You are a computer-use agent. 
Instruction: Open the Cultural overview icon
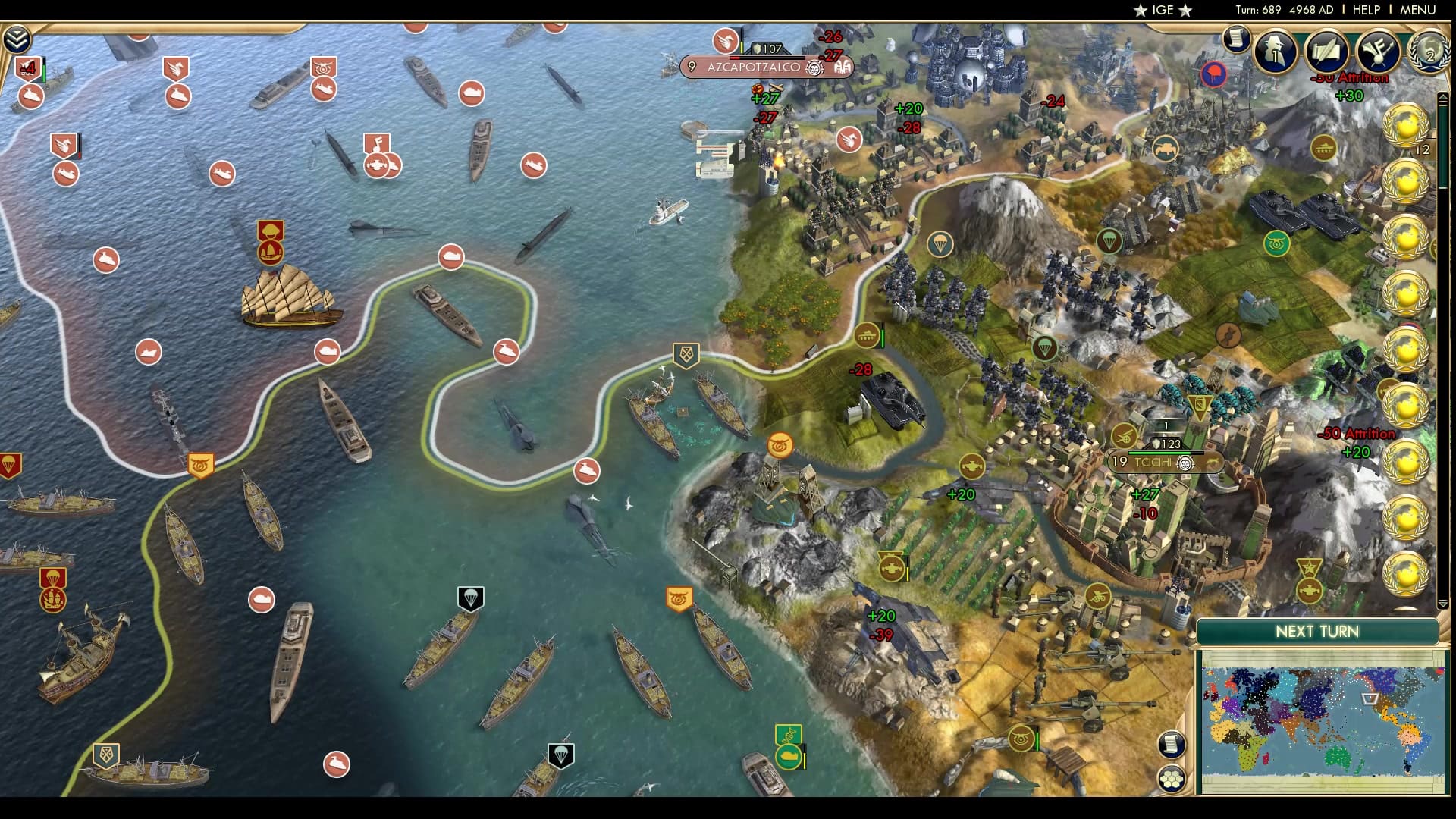point(1377,52)
